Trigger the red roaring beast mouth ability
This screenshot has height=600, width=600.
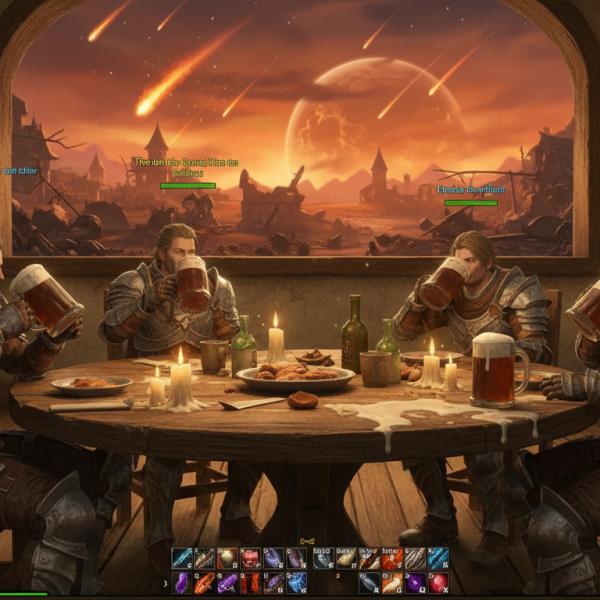click(x=251, y=558)
